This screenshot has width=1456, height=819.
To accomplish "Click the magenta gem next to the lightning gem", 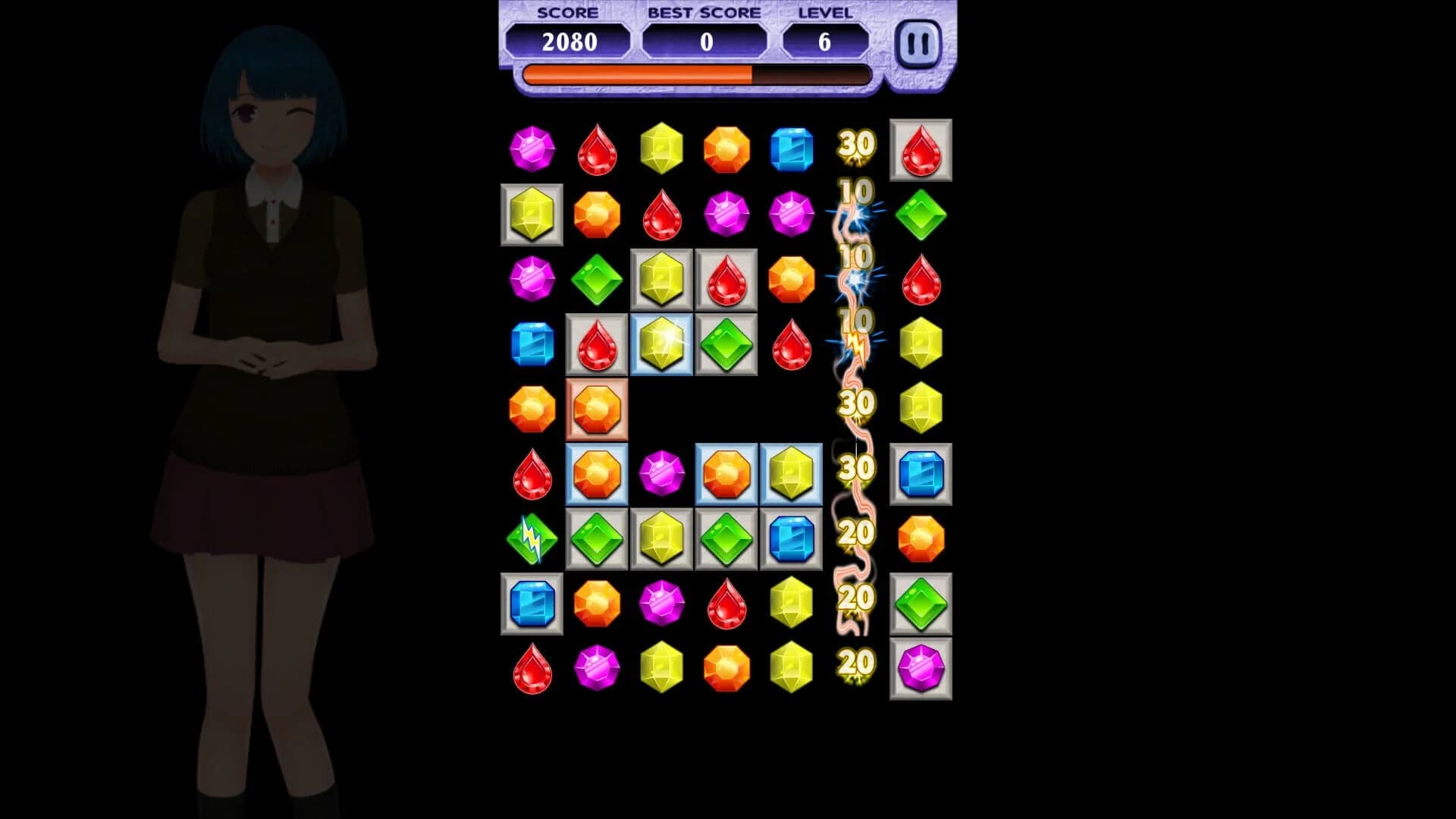I will coord(662,475).
